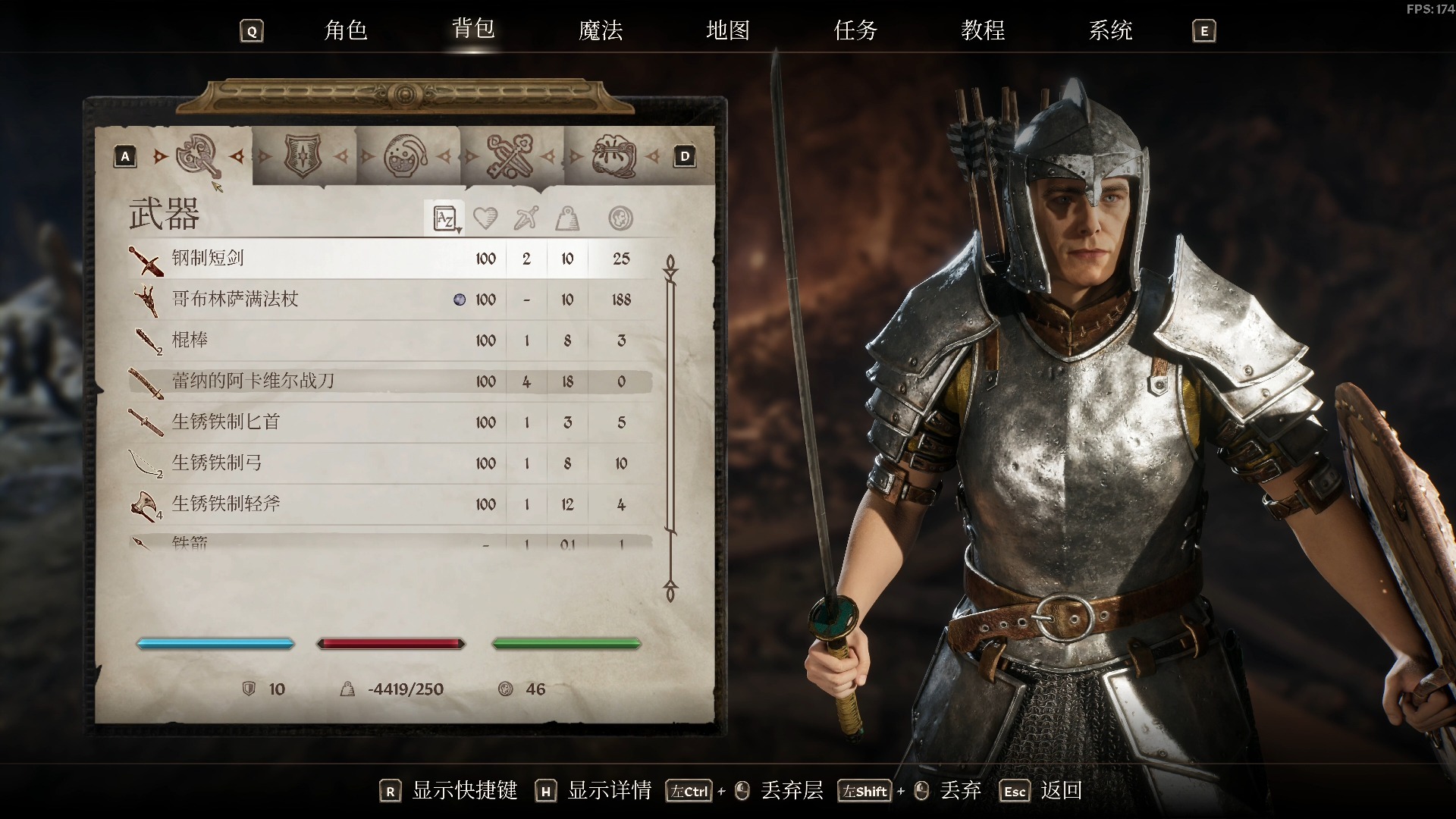1456x819 pixels.
Task: Sort weapons by coin value icon
Action: point(620,219)
